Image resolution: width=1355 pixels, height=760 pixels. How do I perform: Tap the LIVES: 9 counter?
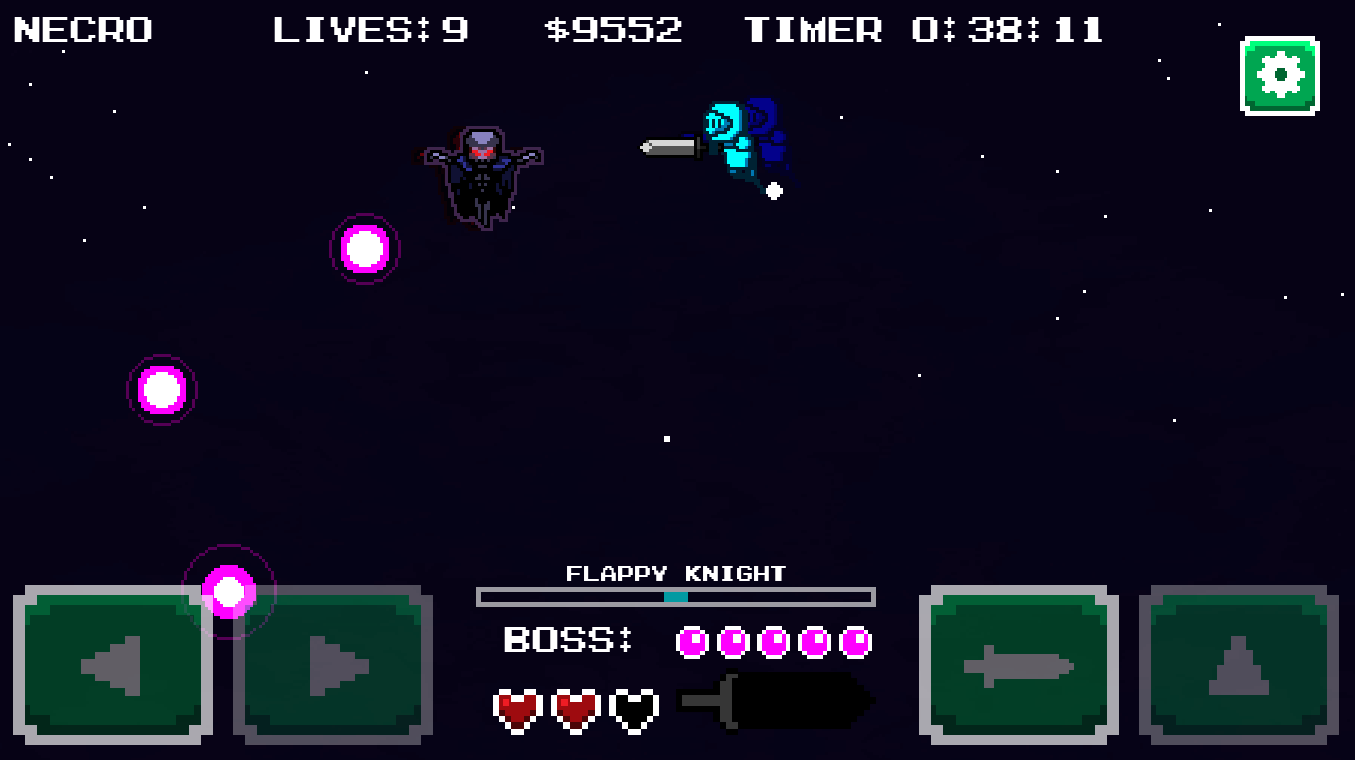370,30
